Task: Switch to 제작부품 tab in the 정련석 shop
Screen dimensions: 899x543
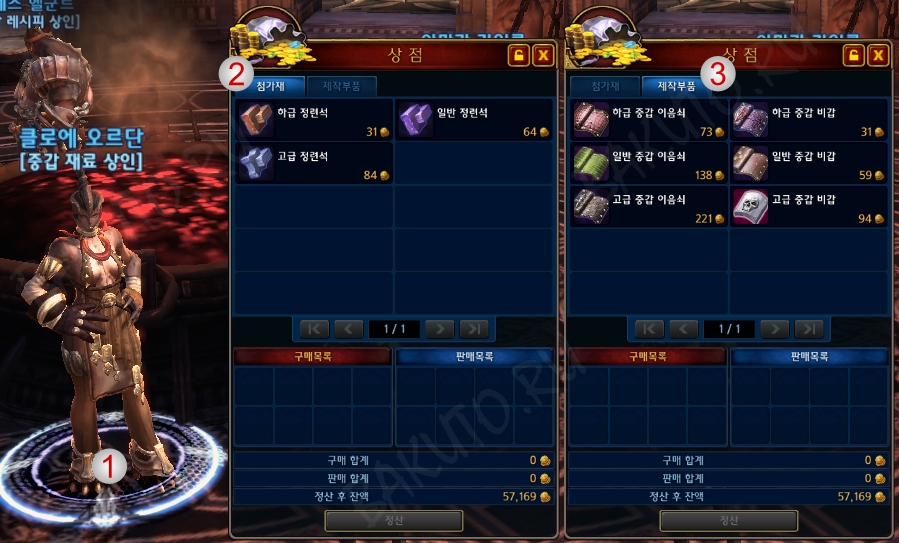Action: click(x=341, y=86)
